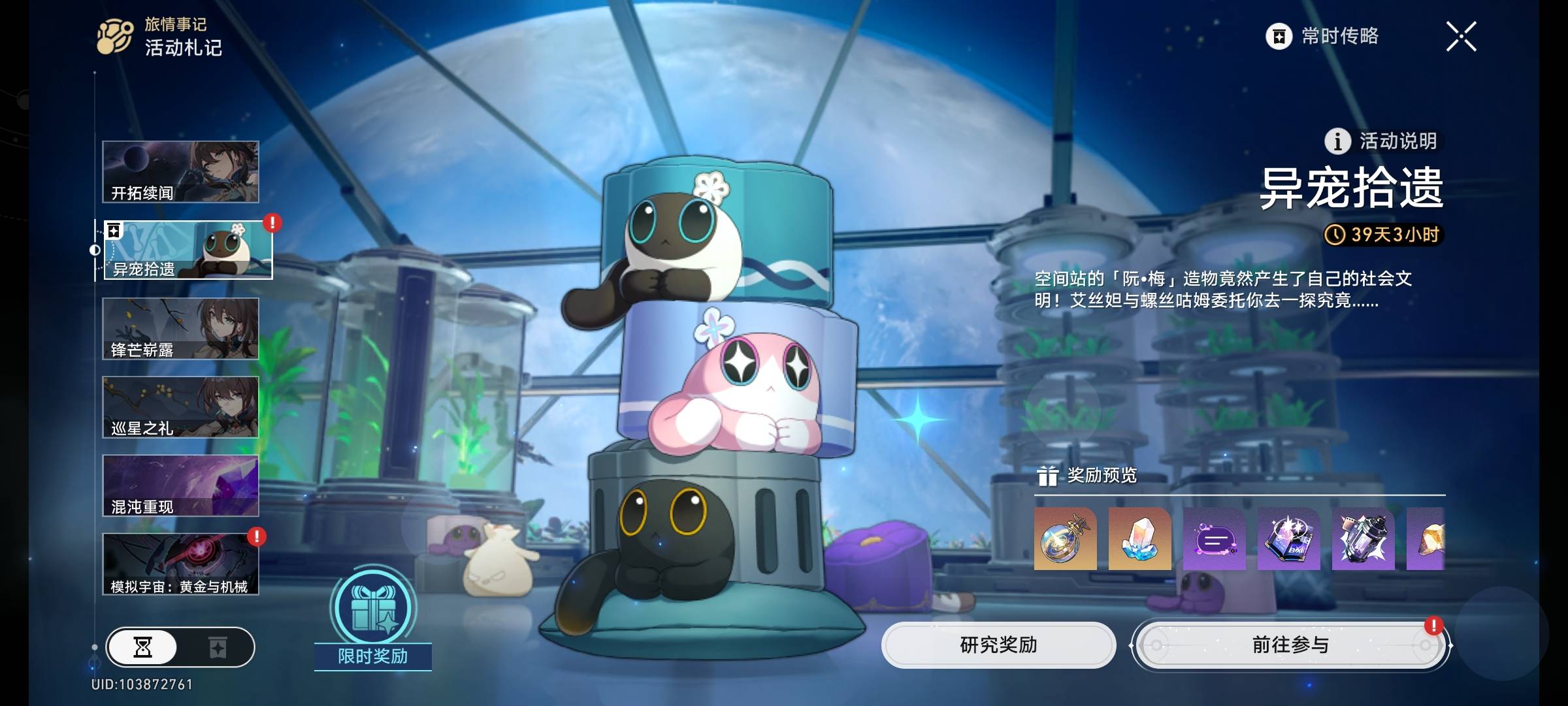View the purple chat bubble reward

(x=1214, y=539)
